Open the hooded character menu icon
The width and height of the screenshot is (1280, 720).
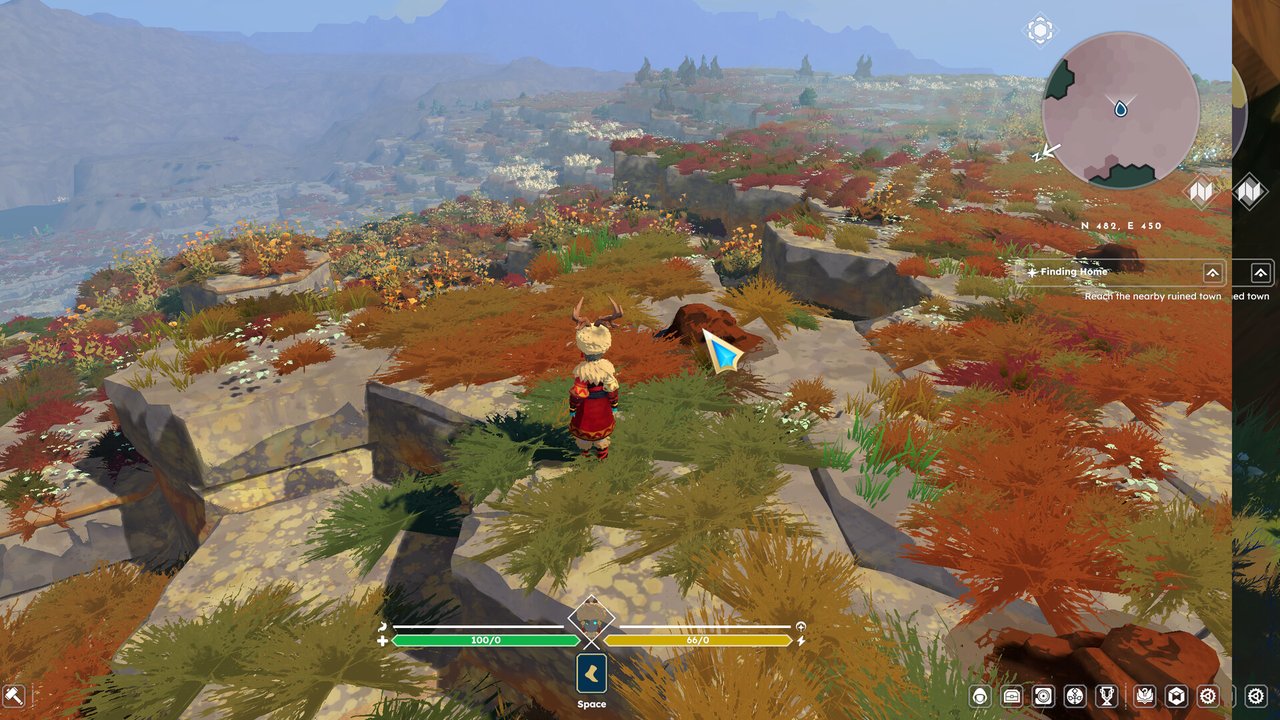(x=980, y=696)
